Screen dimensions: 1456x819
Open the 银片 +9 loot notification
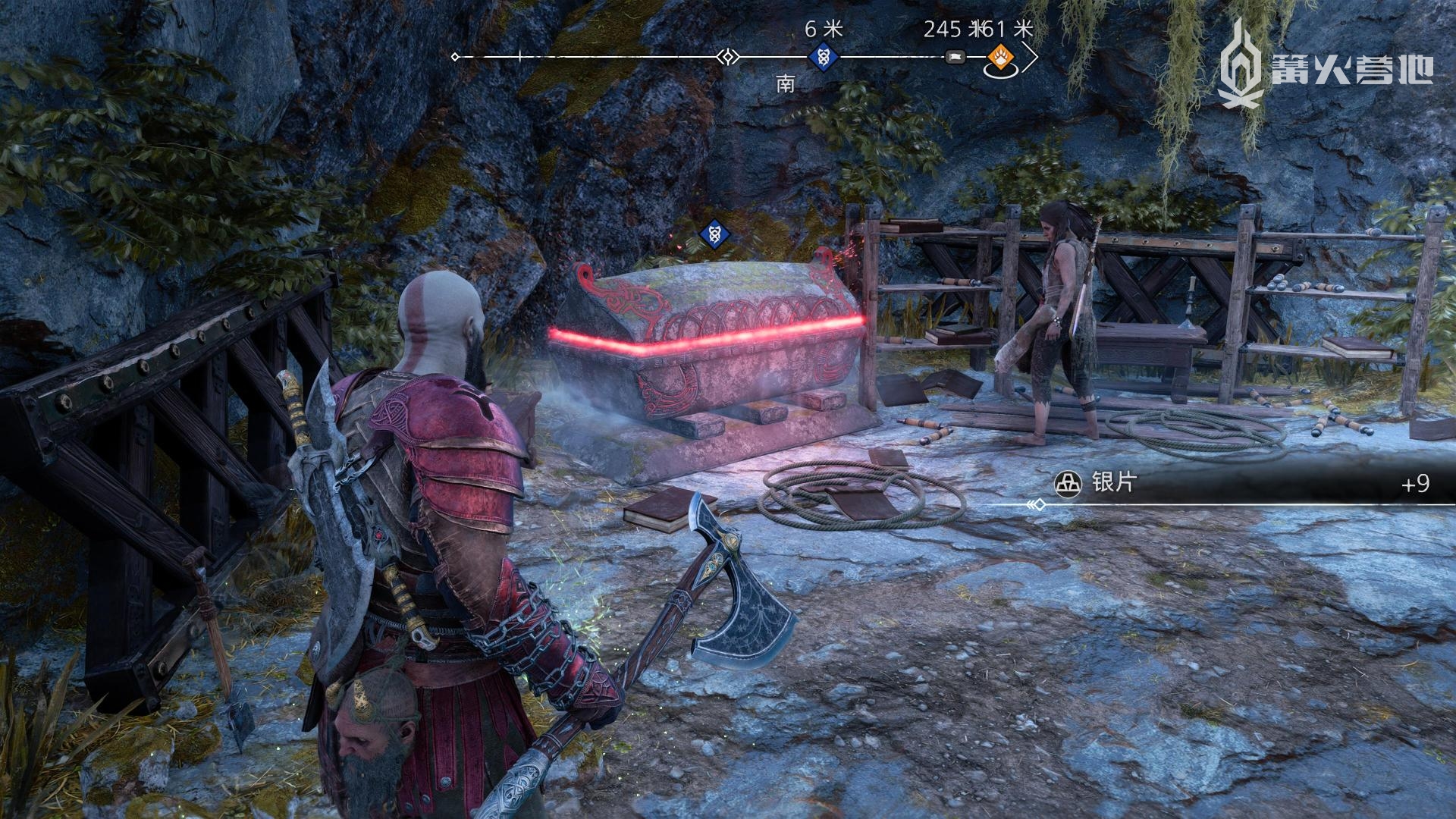pyautogui.click(x=1244, y=483)
